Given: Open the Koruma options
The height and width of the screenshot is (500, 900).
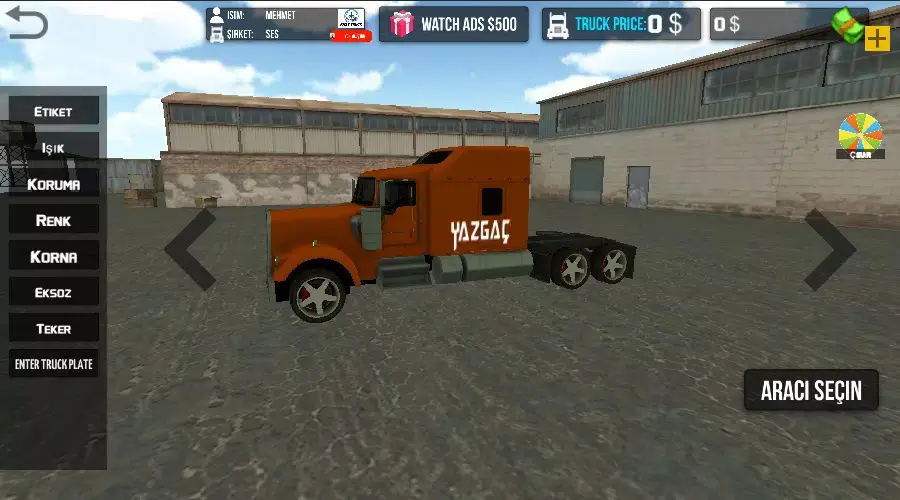Looking at the screenshot, I should tap(54, 184).
